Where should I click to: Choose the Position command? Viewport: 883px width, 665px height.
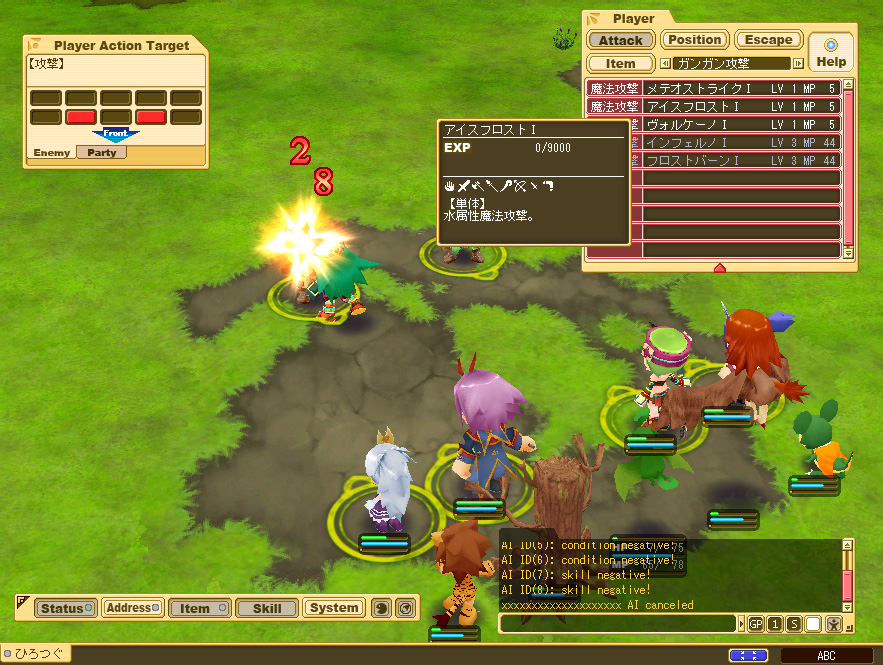tap(694, 40)
